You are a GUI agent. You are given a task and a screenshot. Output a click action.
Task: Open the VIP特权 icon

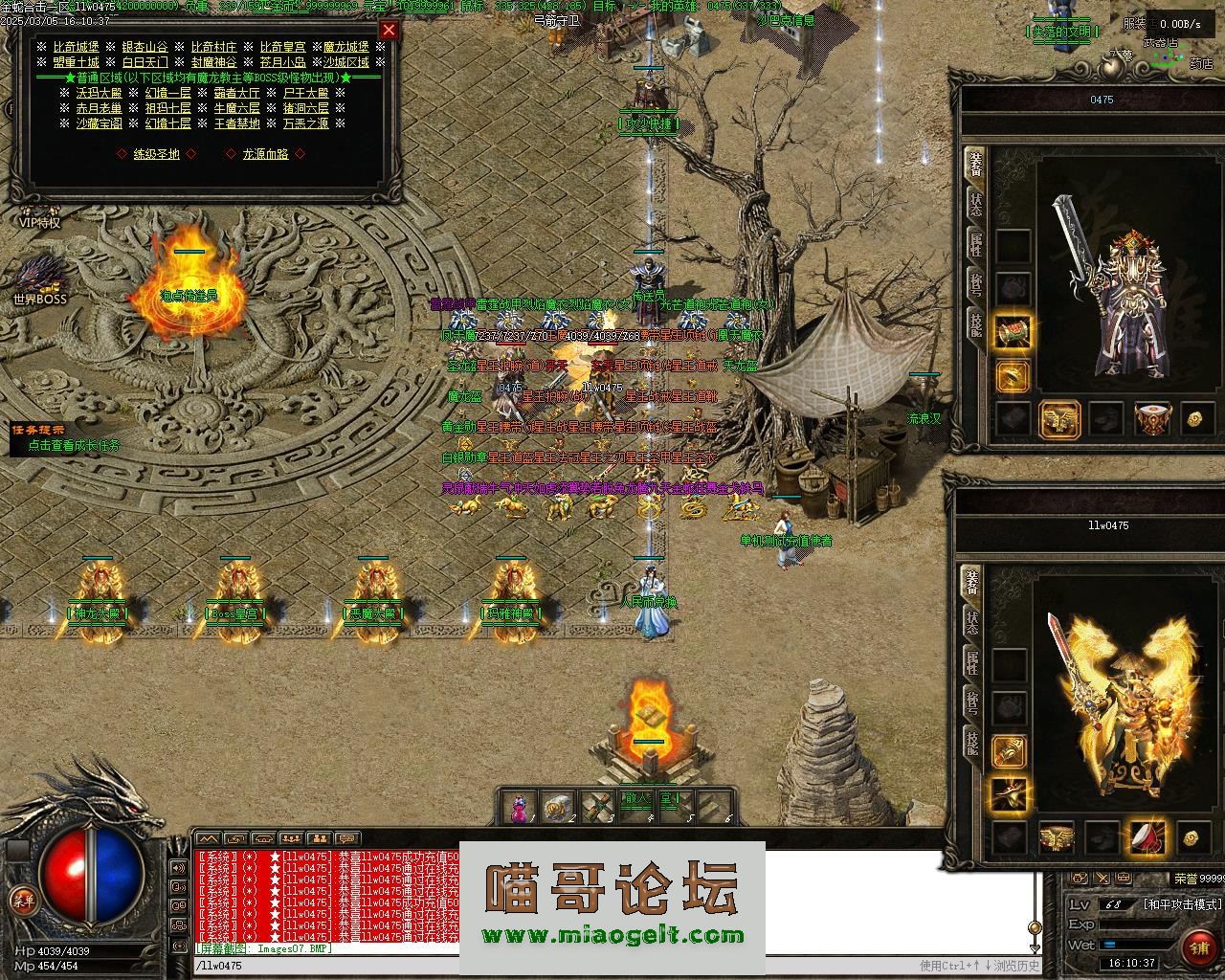[x=39, y=215]
